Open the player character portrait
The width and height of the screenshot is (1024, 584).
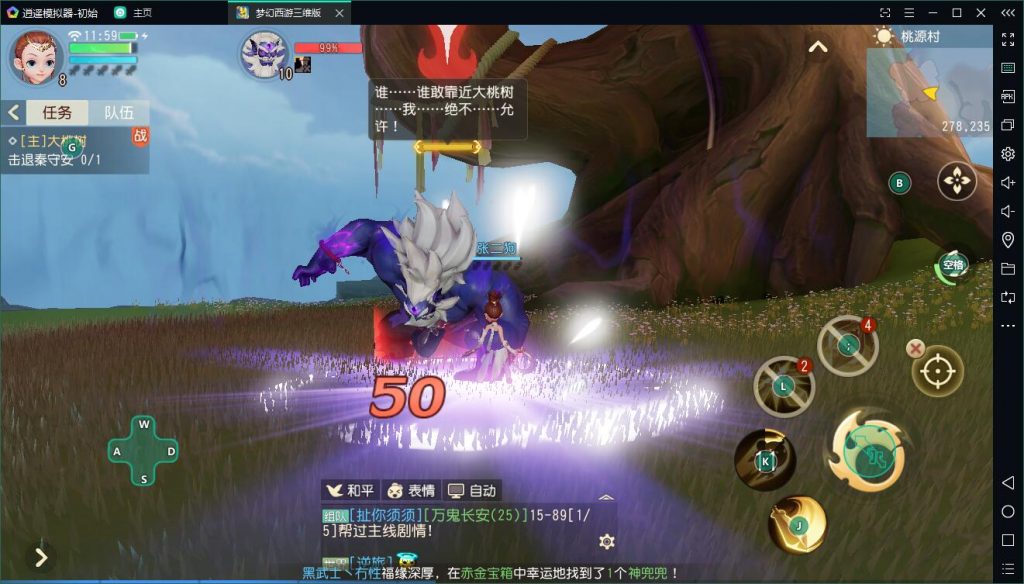36,58
